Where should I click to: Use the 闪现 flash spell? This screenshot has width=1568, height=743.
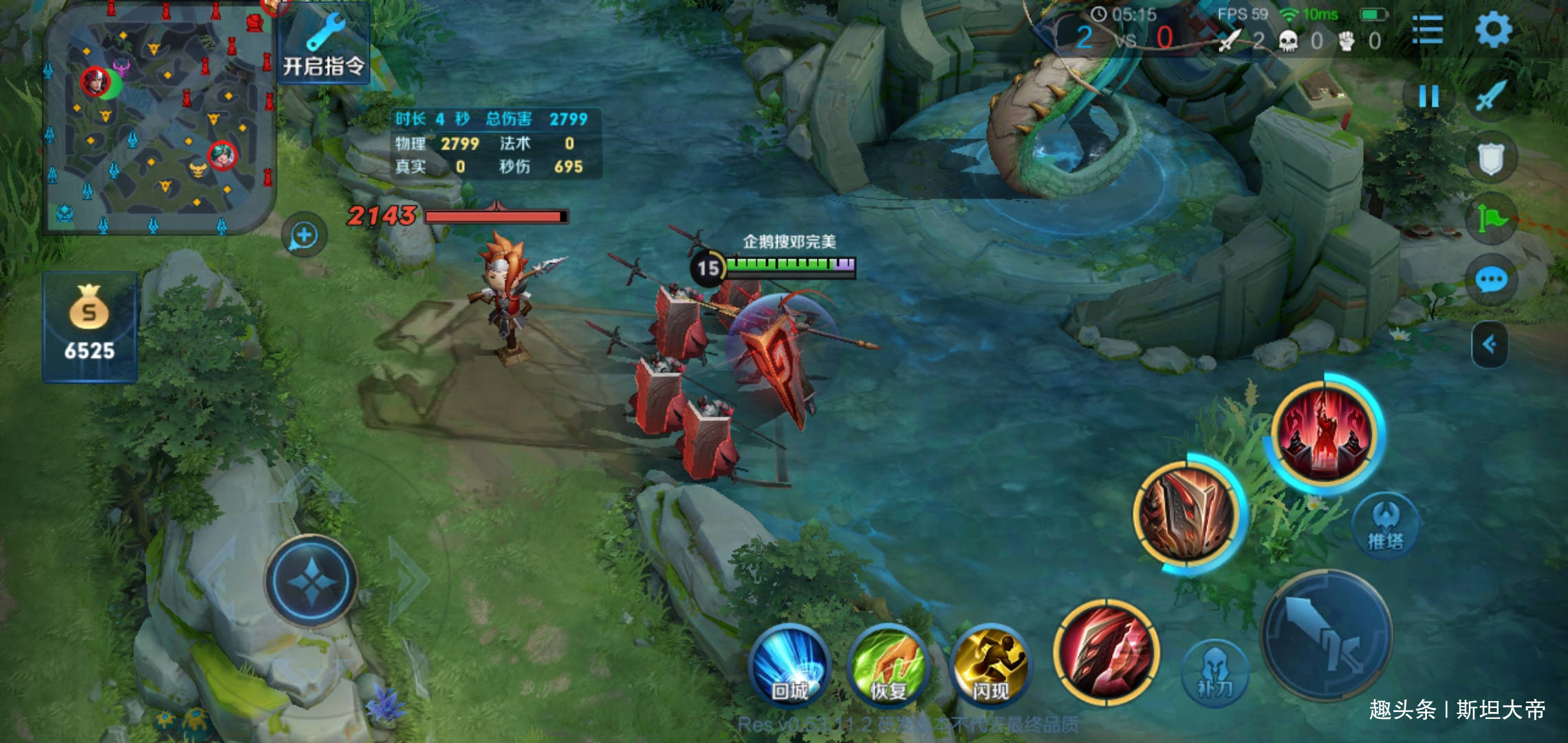pyautogui.click(x=990, y=665)
